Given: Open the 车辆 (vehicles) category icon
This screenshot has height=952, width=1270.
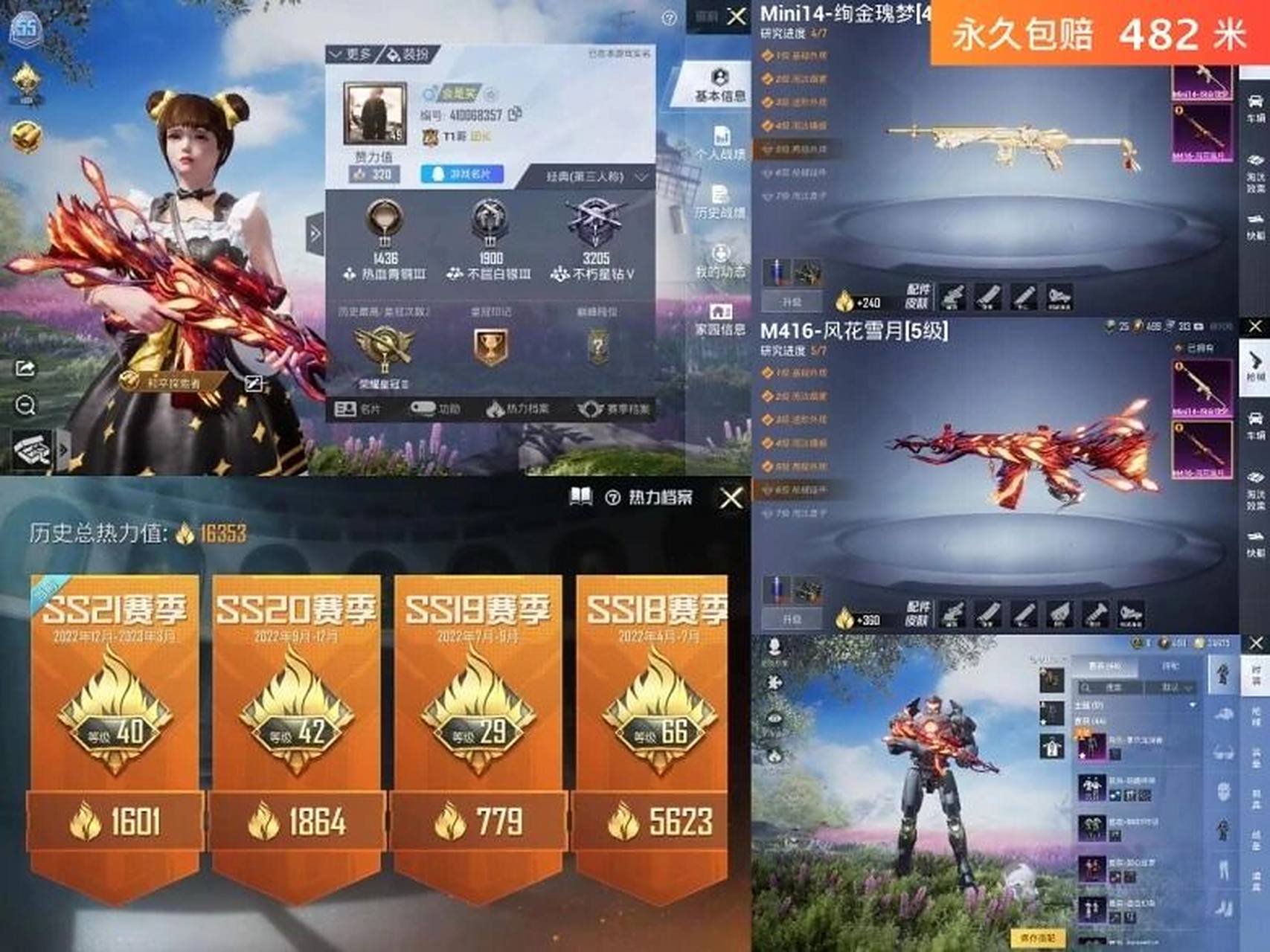Looking at the screenshot, I should coord(1256,416).
